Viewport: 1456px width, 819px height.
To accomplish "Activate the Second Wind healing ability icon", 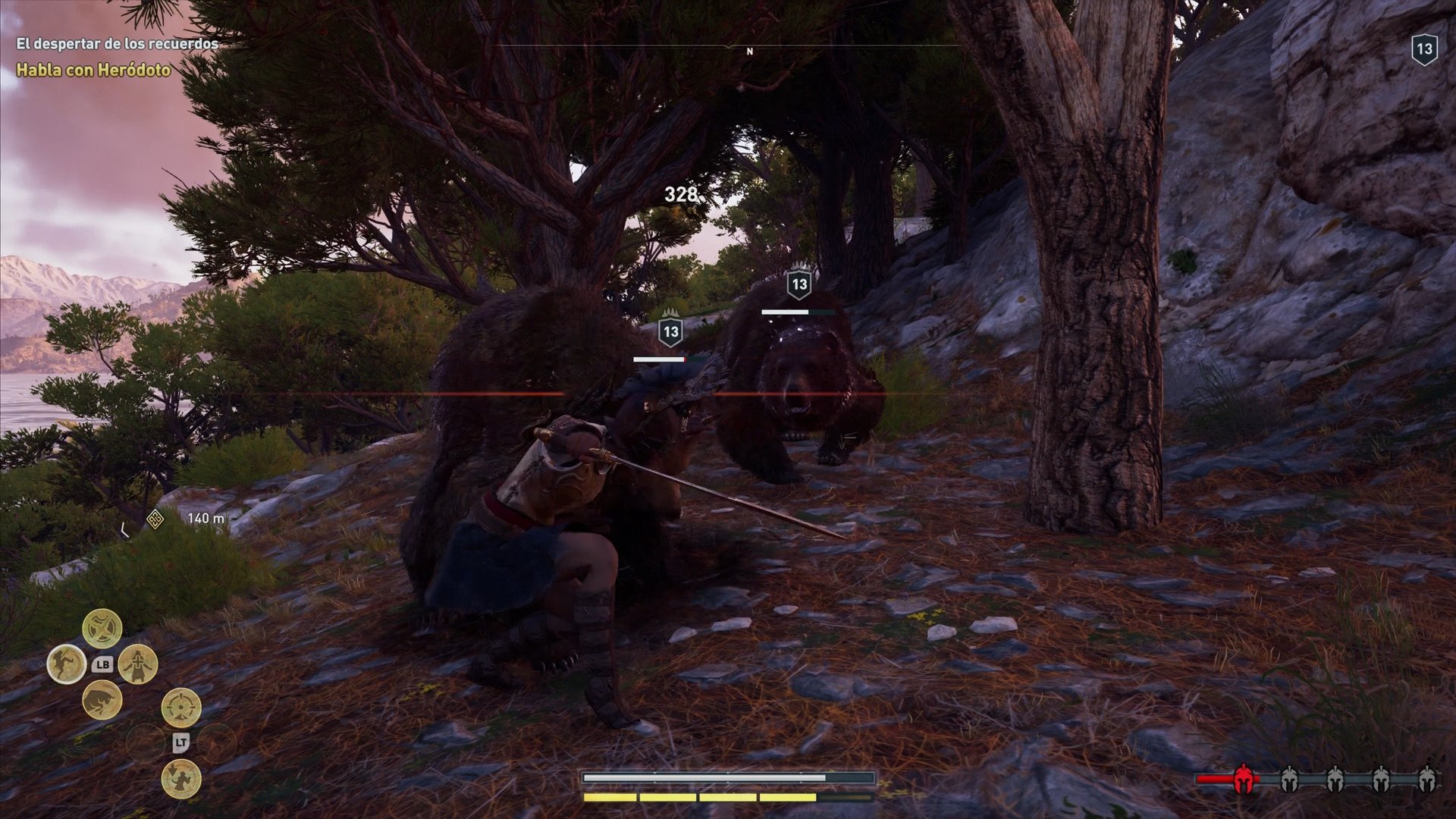I will click(136, 664).
